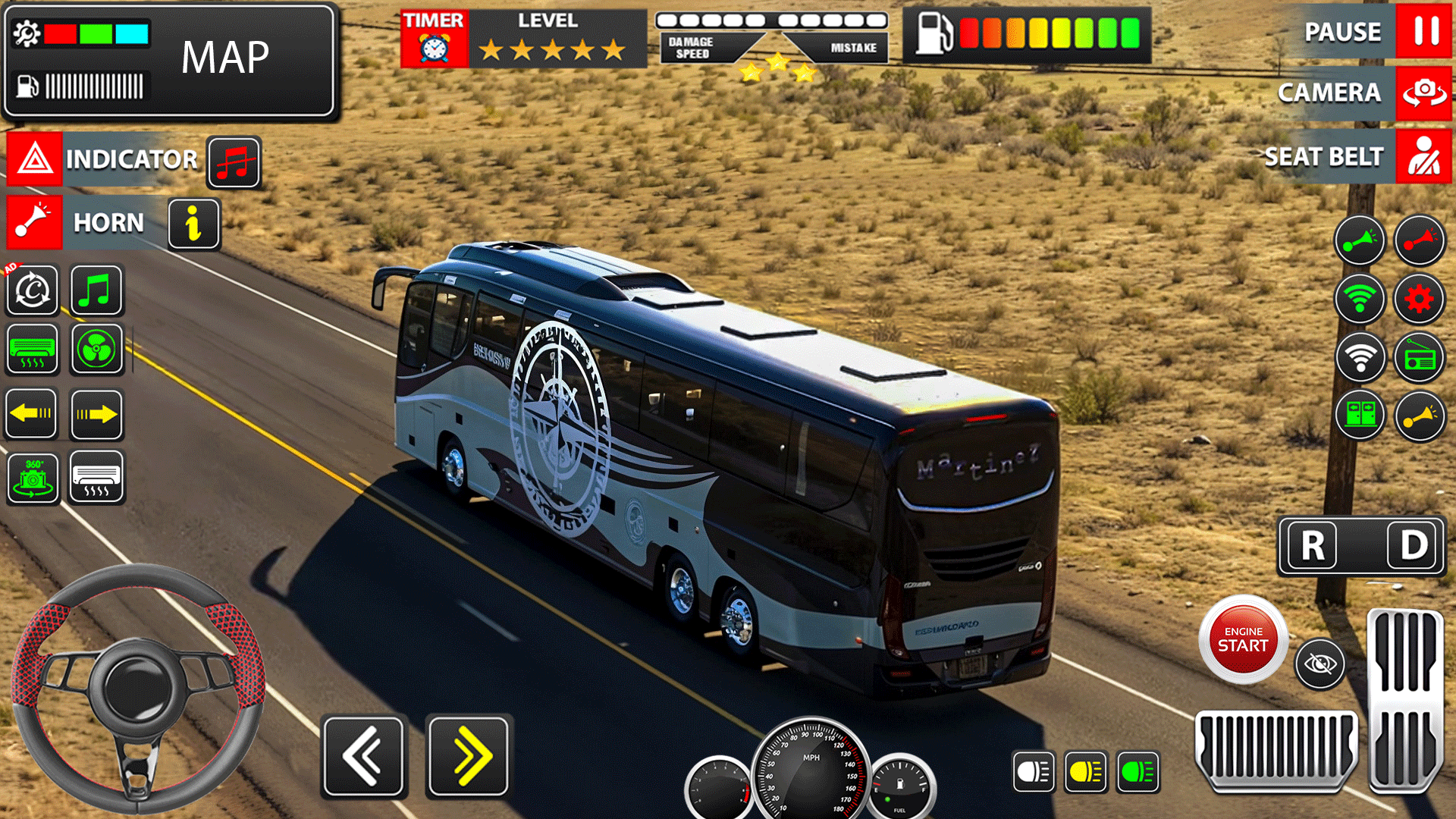
Task: Switch gear to Drive with D
Action: [x=1412, y=547]
